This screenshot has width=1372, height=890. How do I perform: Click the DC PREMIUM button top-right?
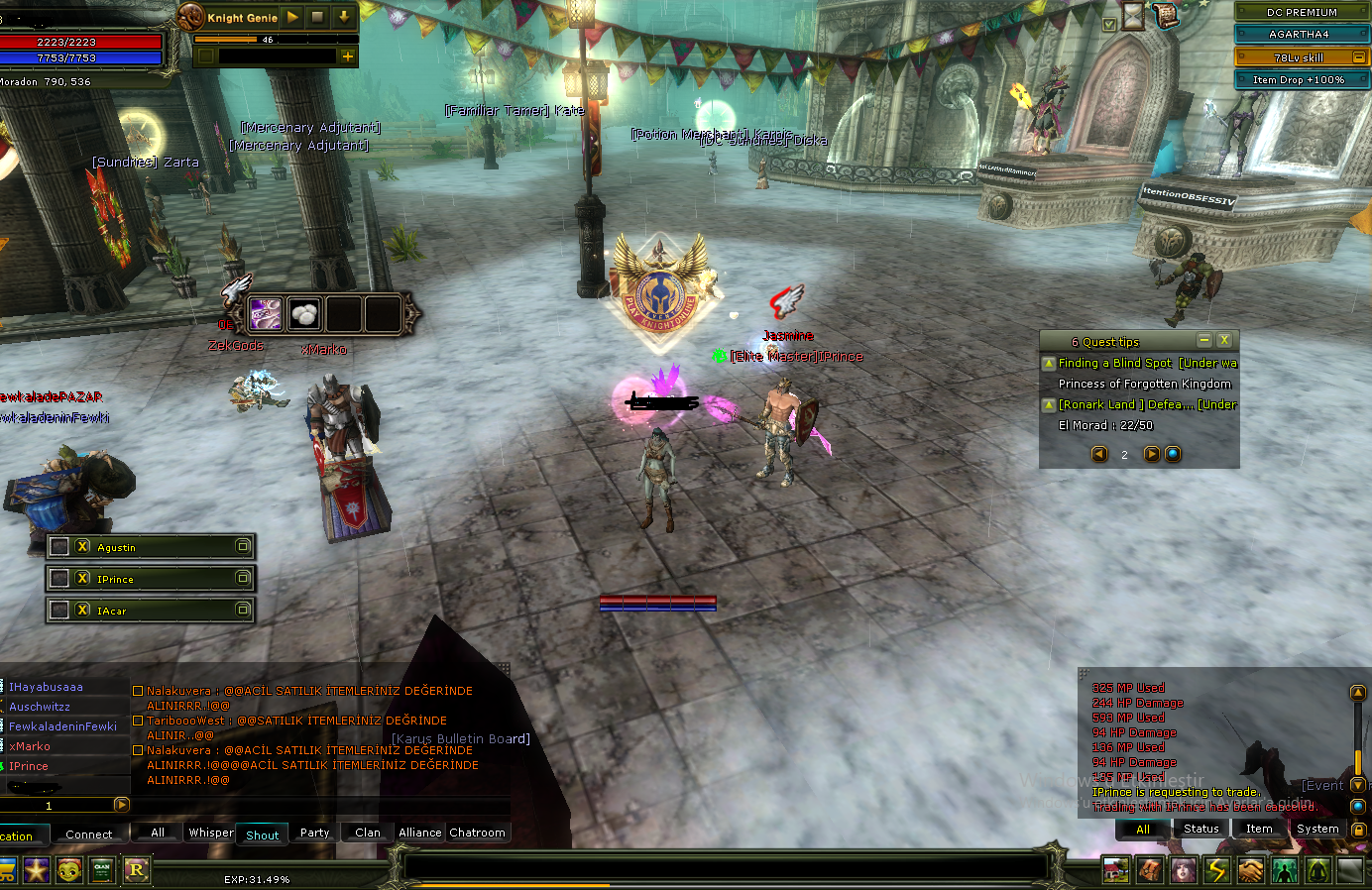coord(1300,12)
